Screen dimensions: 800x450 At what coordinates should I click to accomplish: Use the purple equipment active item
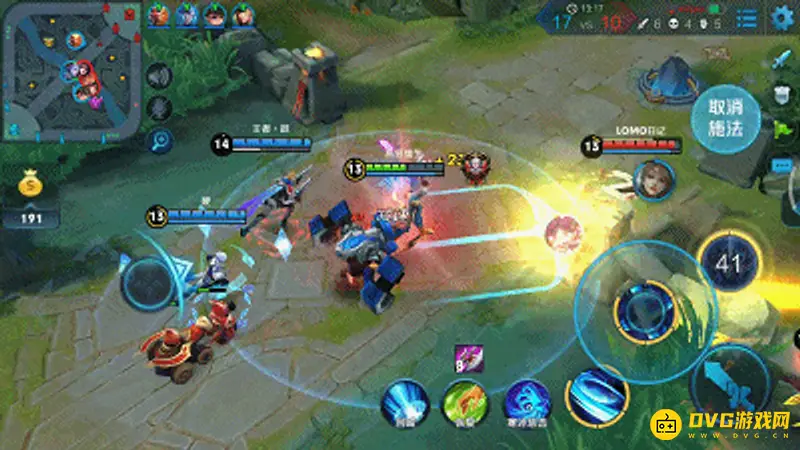tap(467, 356)
